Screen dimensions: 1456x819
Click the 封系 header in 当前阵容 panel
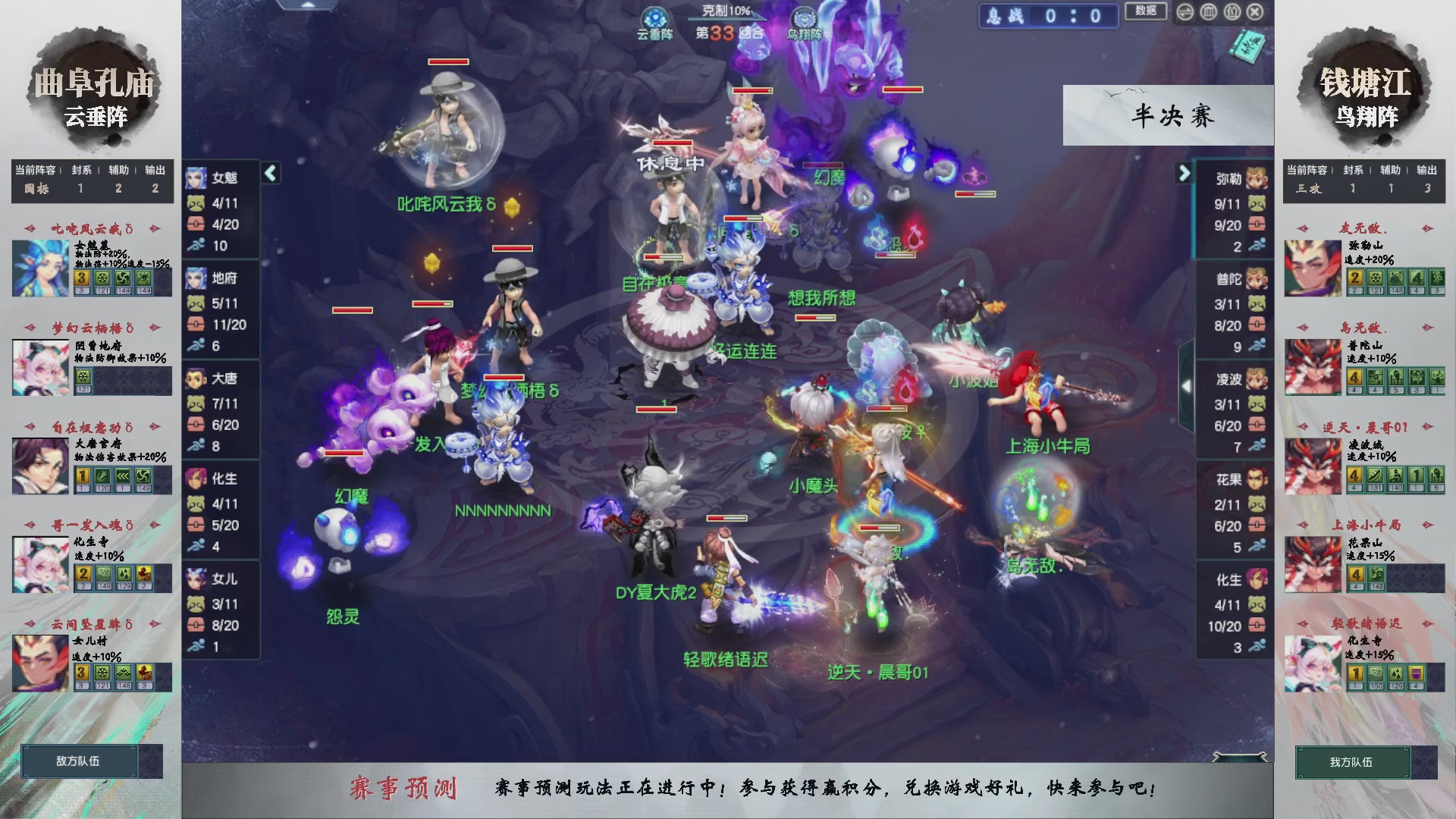(83, 171)
